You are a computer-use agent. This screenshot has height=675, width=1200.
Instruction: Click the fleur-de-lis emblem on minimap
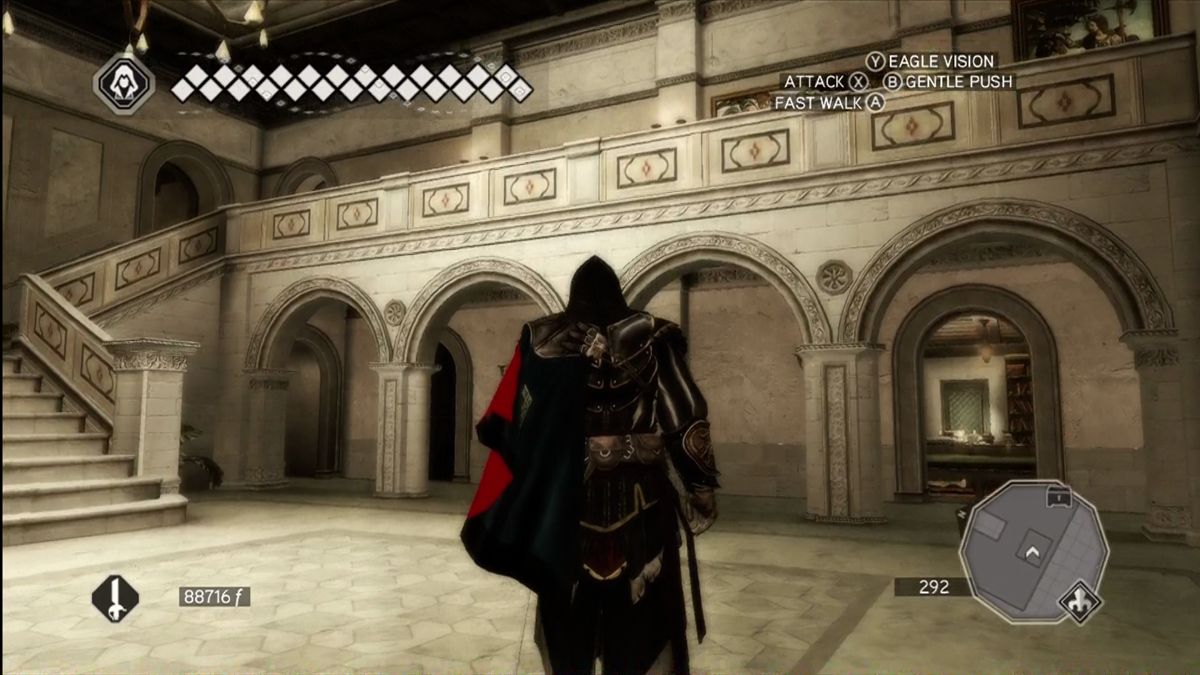pos(1080,602)
